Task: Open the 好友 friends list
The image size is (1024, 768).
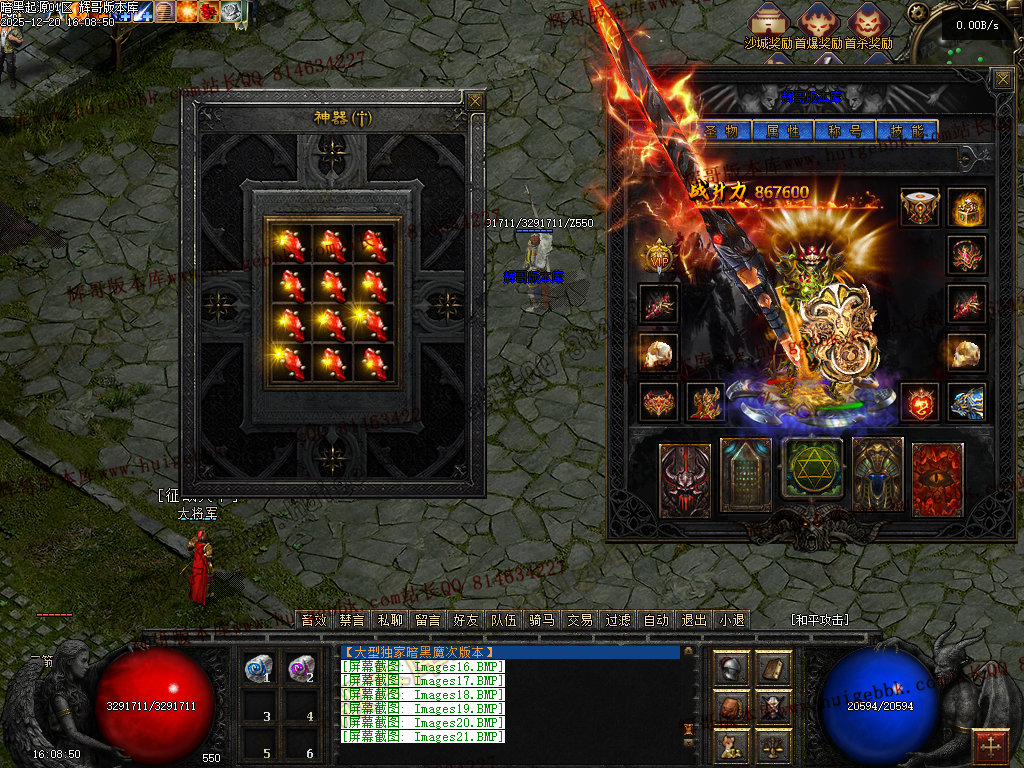Action: (x=466, y=620)
